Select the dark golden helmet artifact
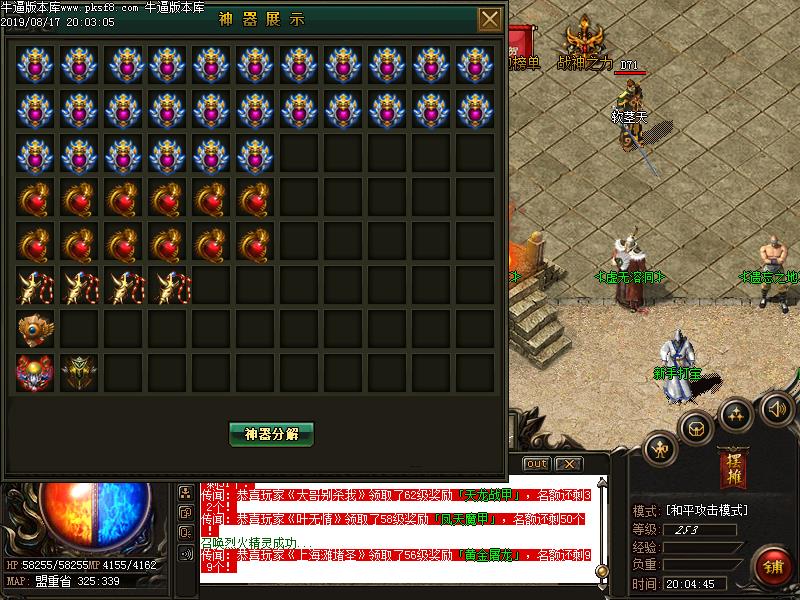800x600 pixels. point(80,373)
